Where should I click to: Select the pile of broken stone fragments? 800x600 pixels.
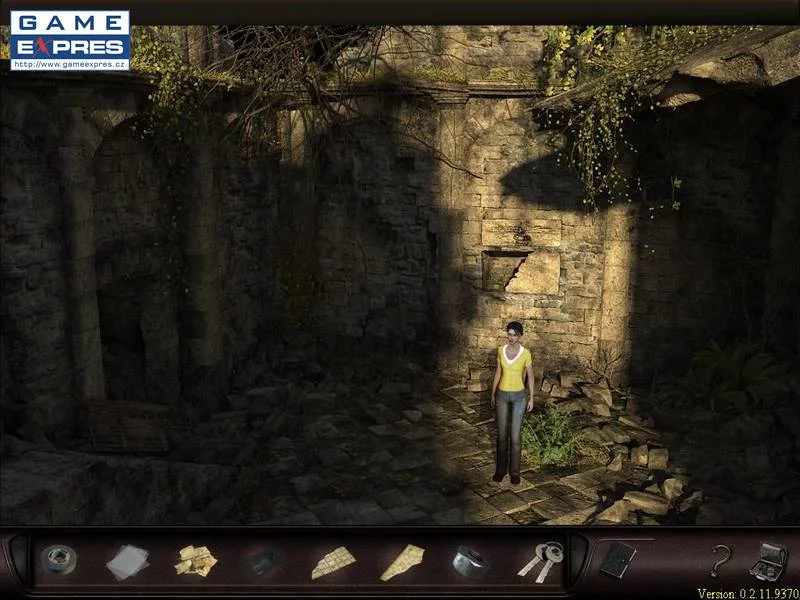[x=196, y=561]
